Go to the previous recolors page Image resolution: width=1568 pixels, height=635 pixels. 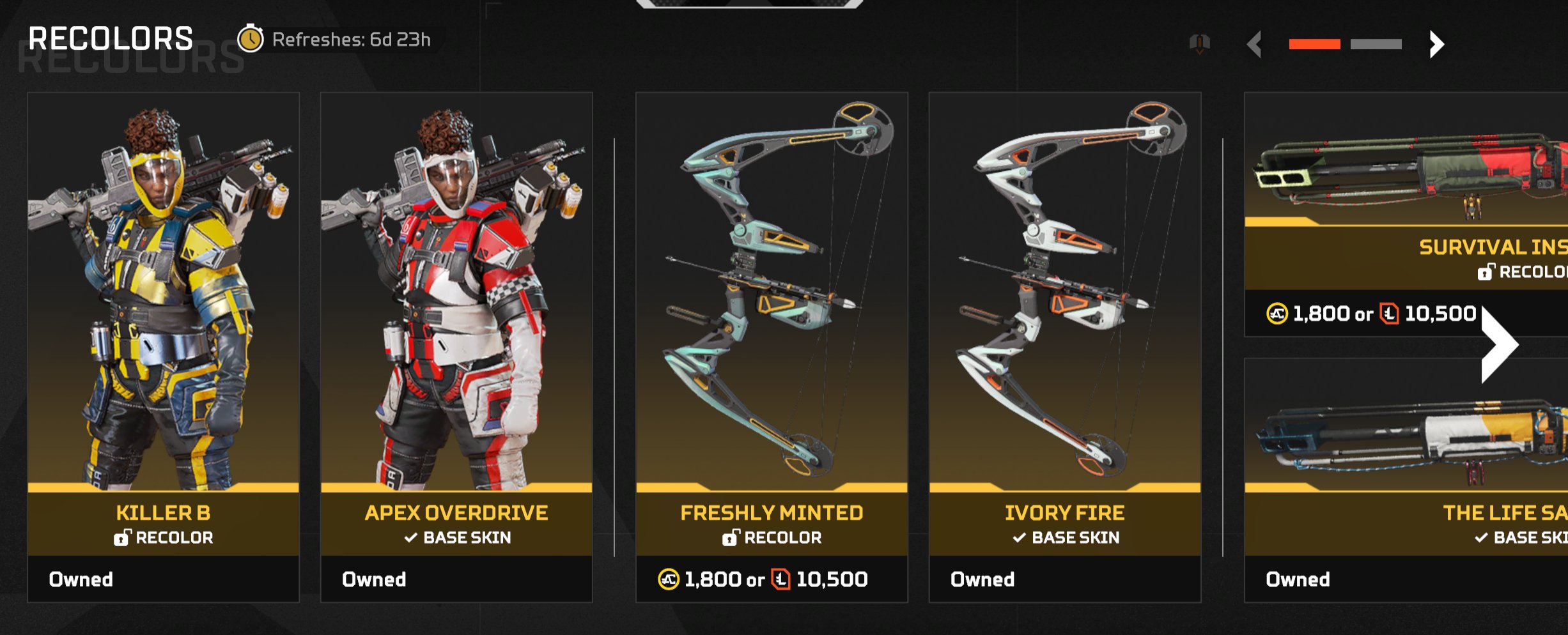tap(1255, 44)
